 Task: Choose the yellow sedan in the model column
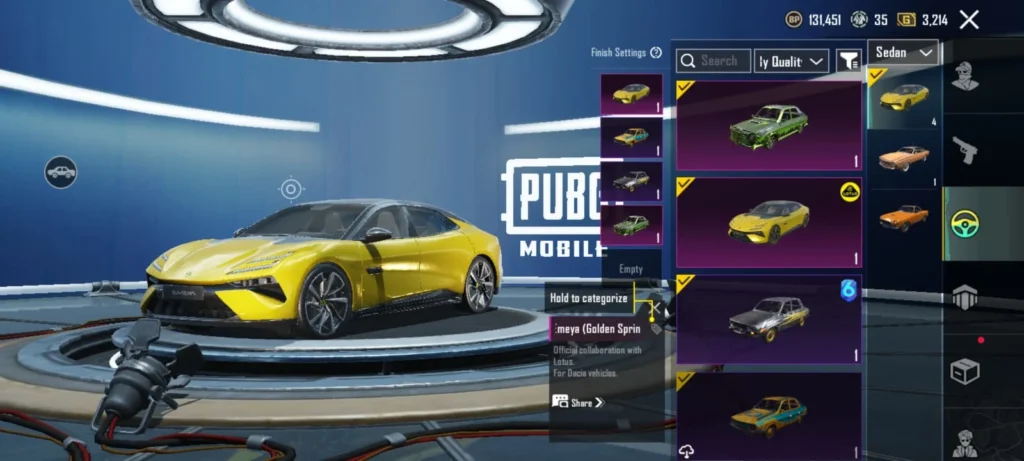tap(903, 97)
